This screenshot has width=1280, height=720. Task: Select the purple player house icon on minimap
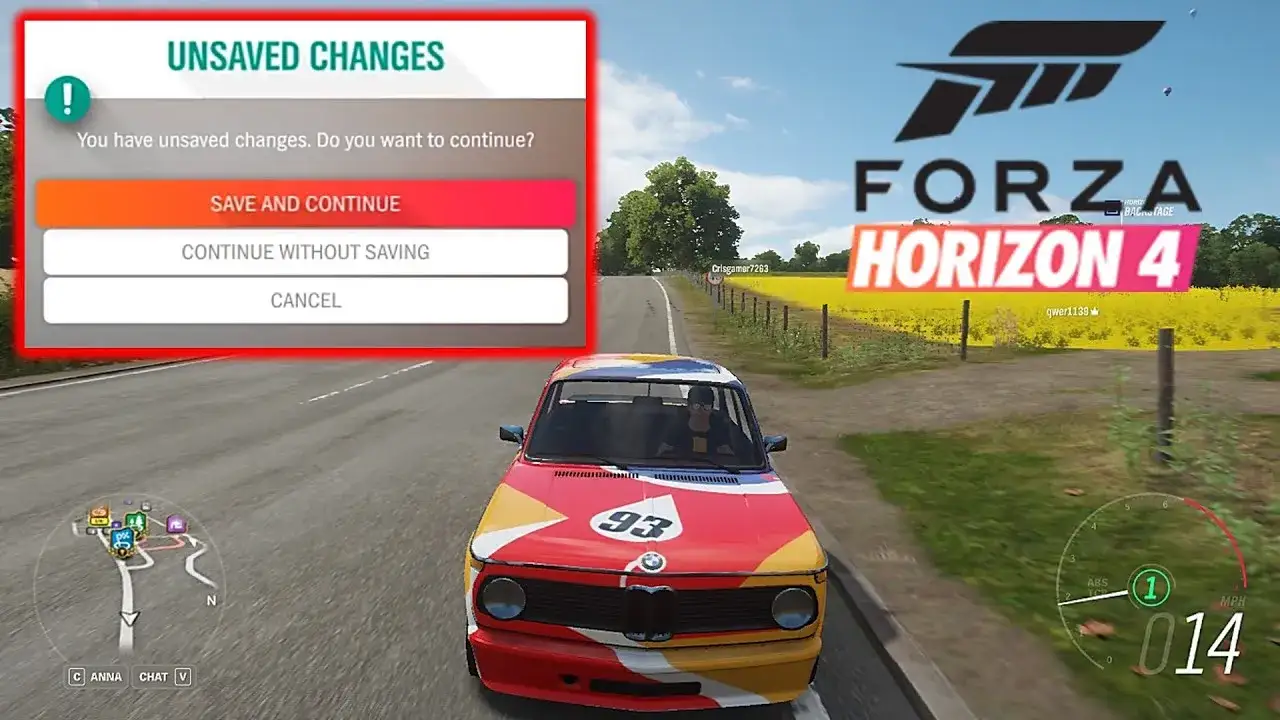pos(177,524)
